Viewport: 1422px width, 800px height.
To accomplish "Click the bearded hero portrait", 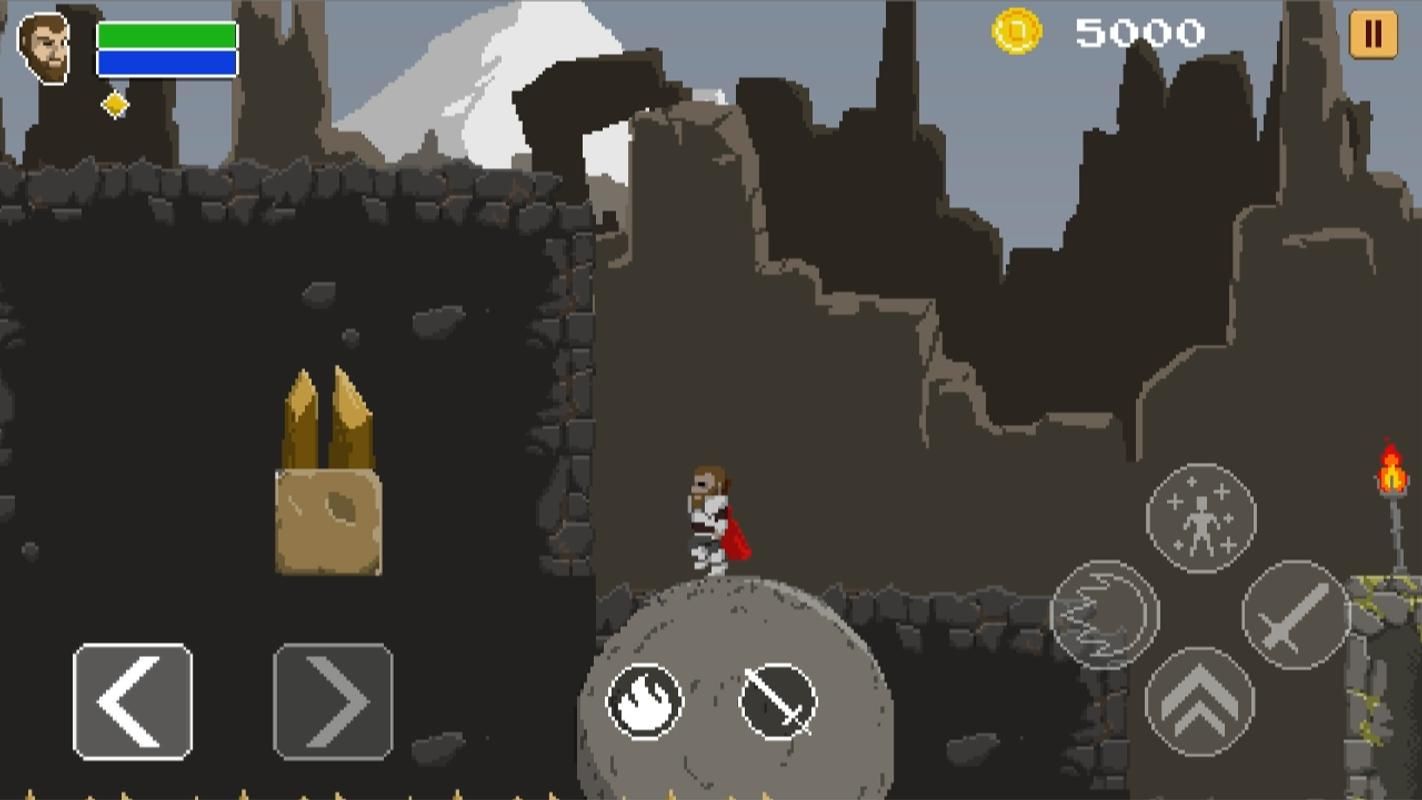I will pyautogui.click(x=45, y=48).
